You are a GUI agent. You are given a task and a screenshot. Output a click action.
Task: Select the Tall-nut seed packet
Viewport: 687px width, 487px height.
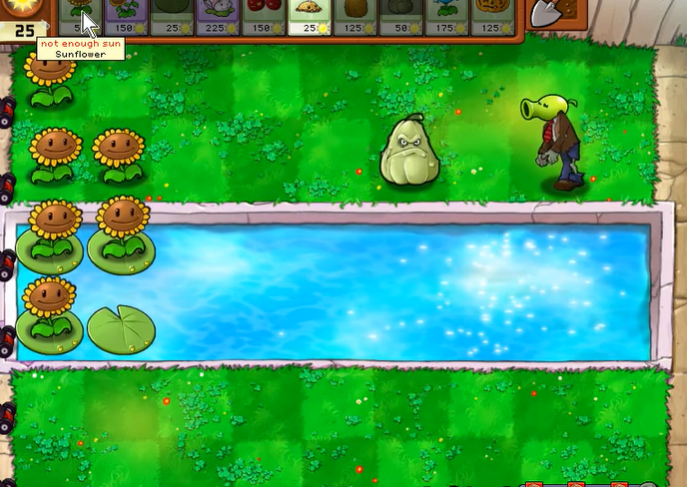[356, 16]
